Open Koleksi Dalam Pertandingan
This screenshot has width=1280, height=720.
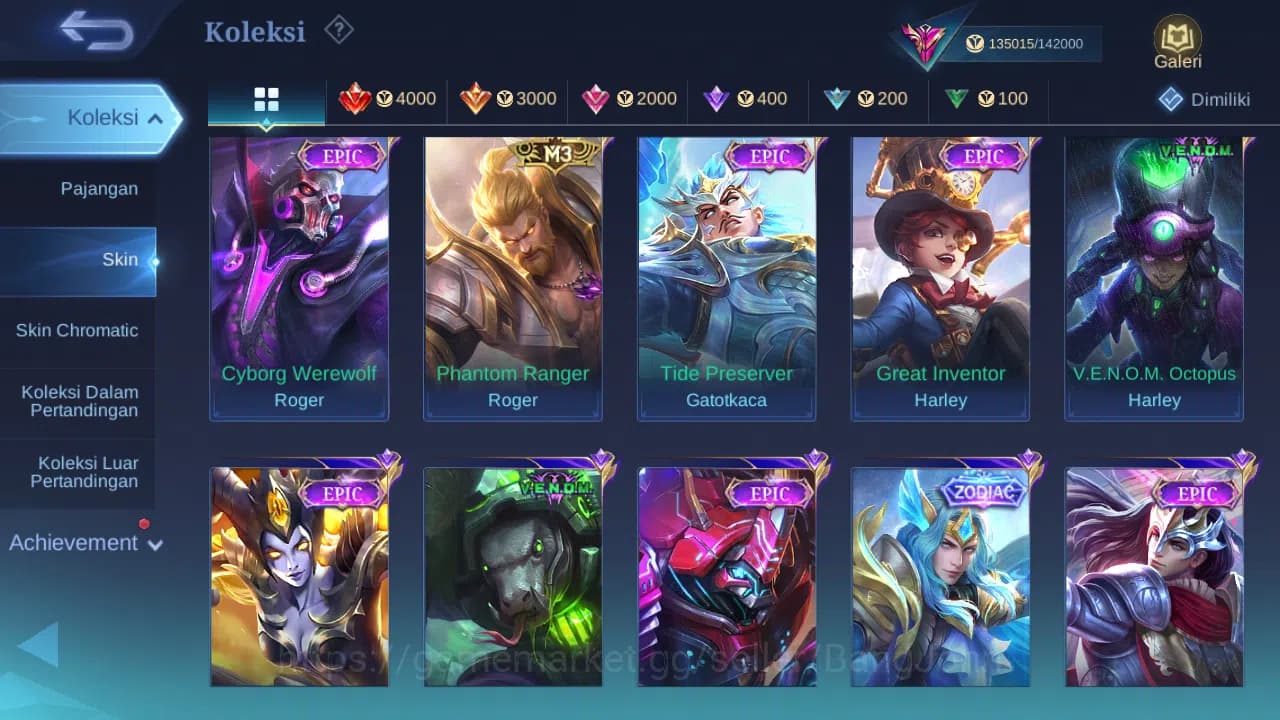click(80, 401)
